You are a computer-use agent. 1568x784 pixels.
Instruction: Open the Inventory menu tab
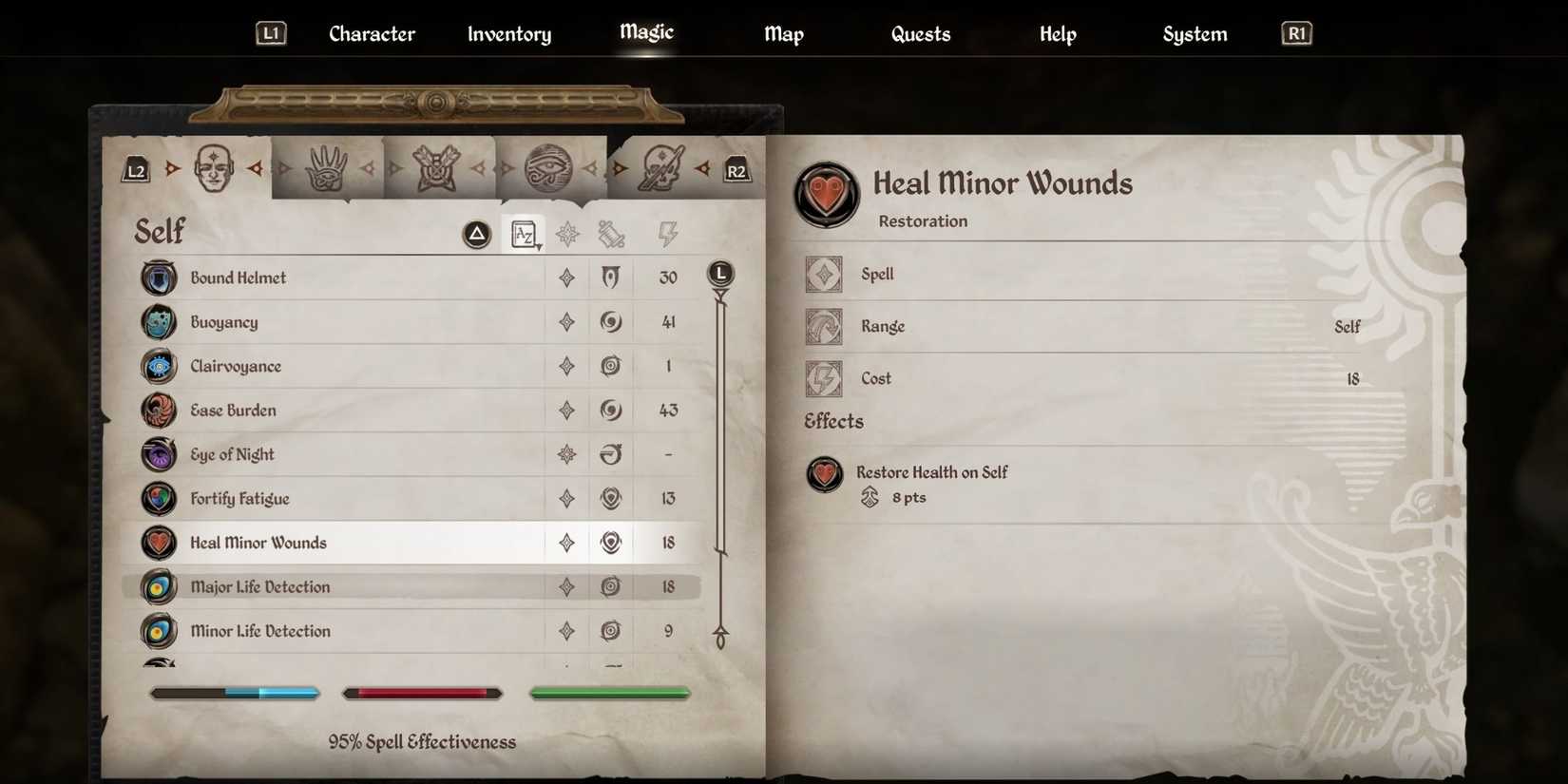point(508,33)
